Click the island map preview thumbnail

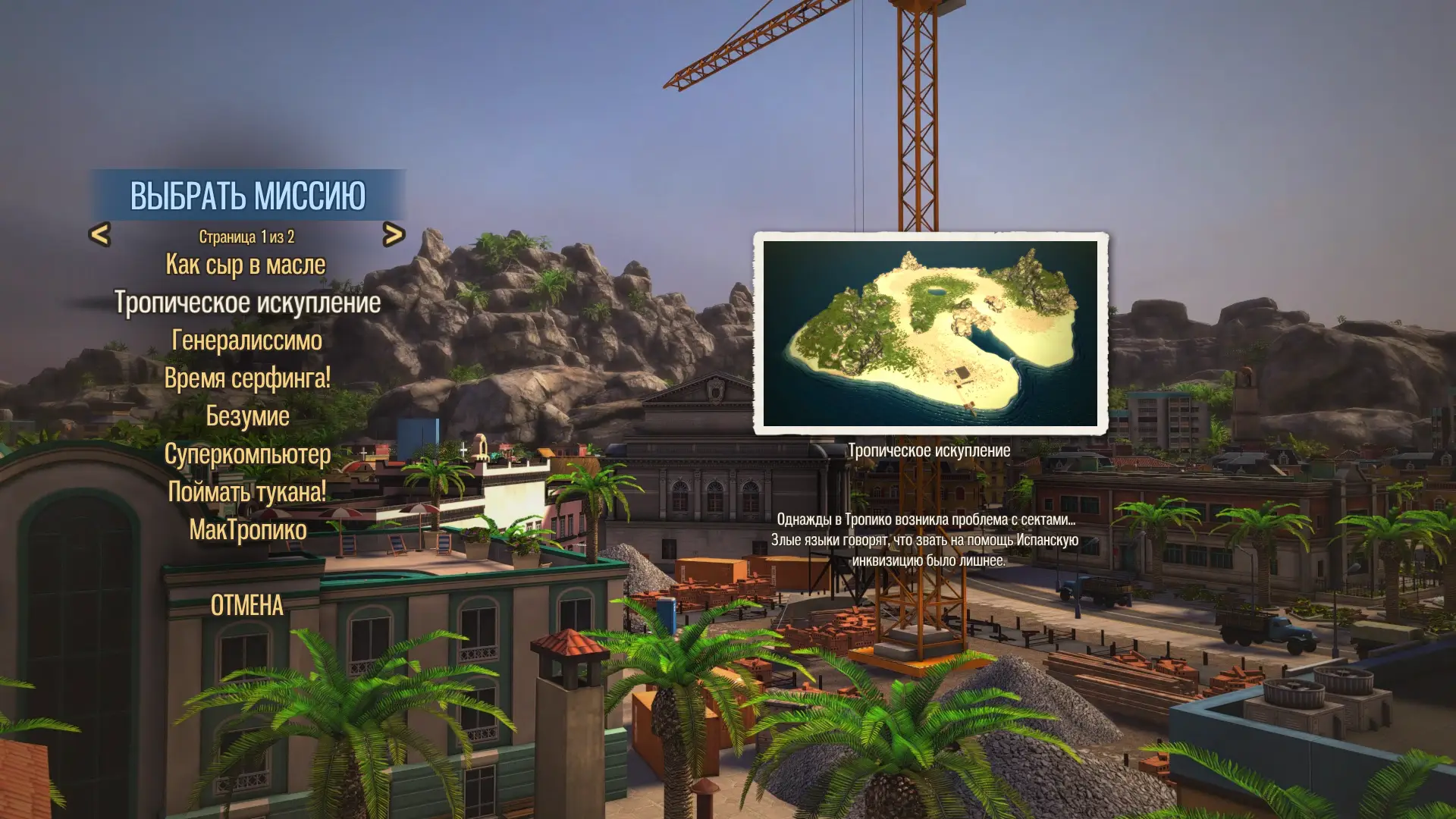tap(930, 334)
